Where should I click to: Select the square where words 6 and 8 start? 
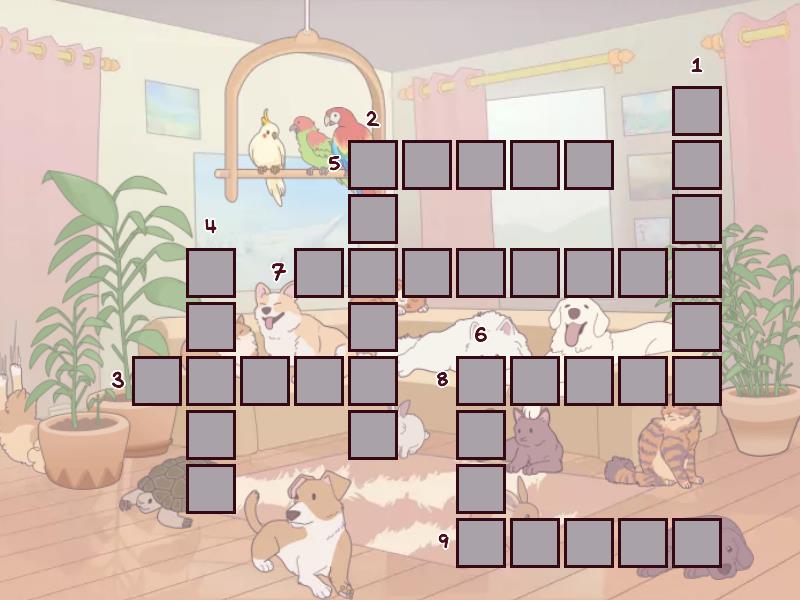tap(481, 381)
